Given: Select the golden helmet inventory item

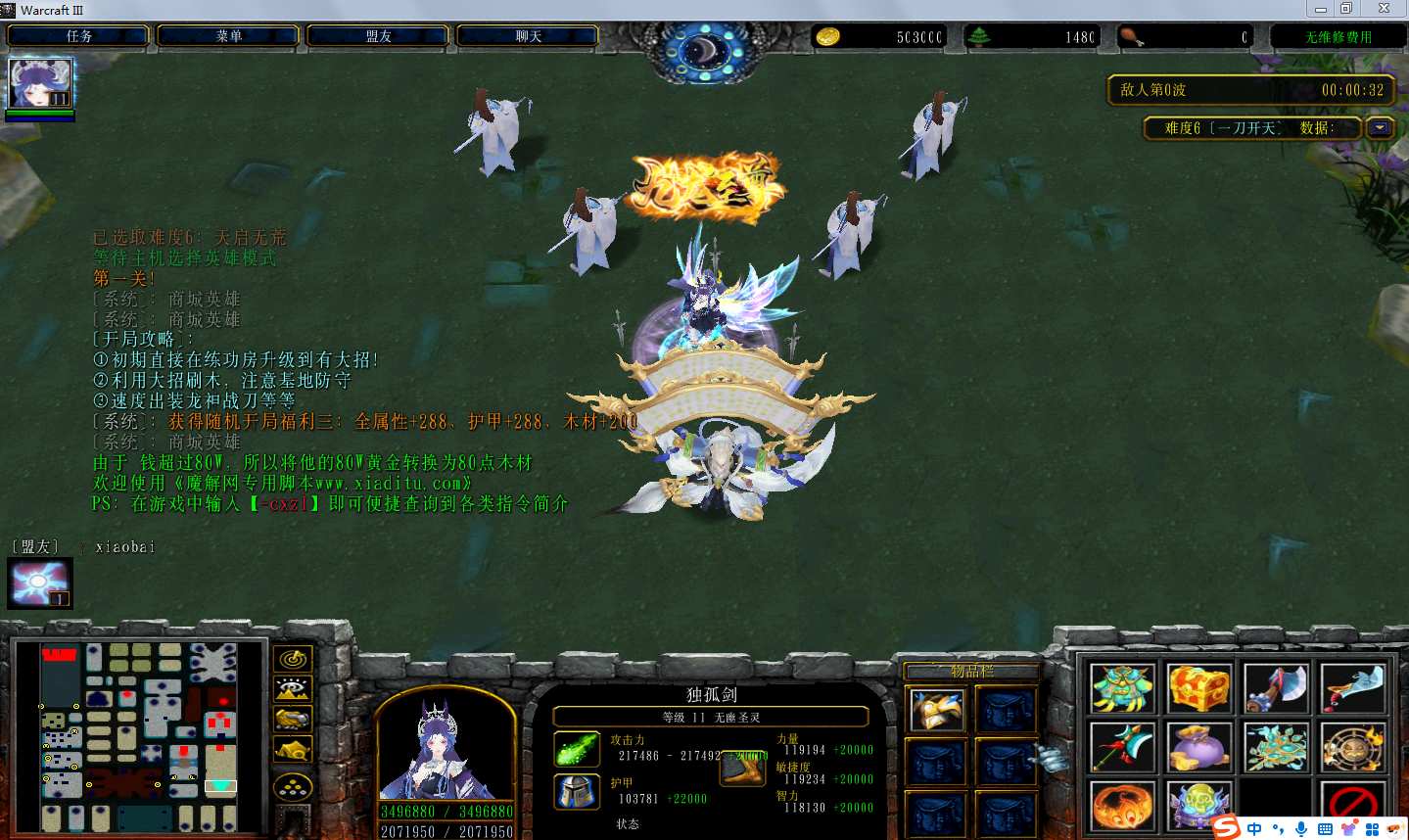Looking at the screenshot, I should tap(936, 710).
